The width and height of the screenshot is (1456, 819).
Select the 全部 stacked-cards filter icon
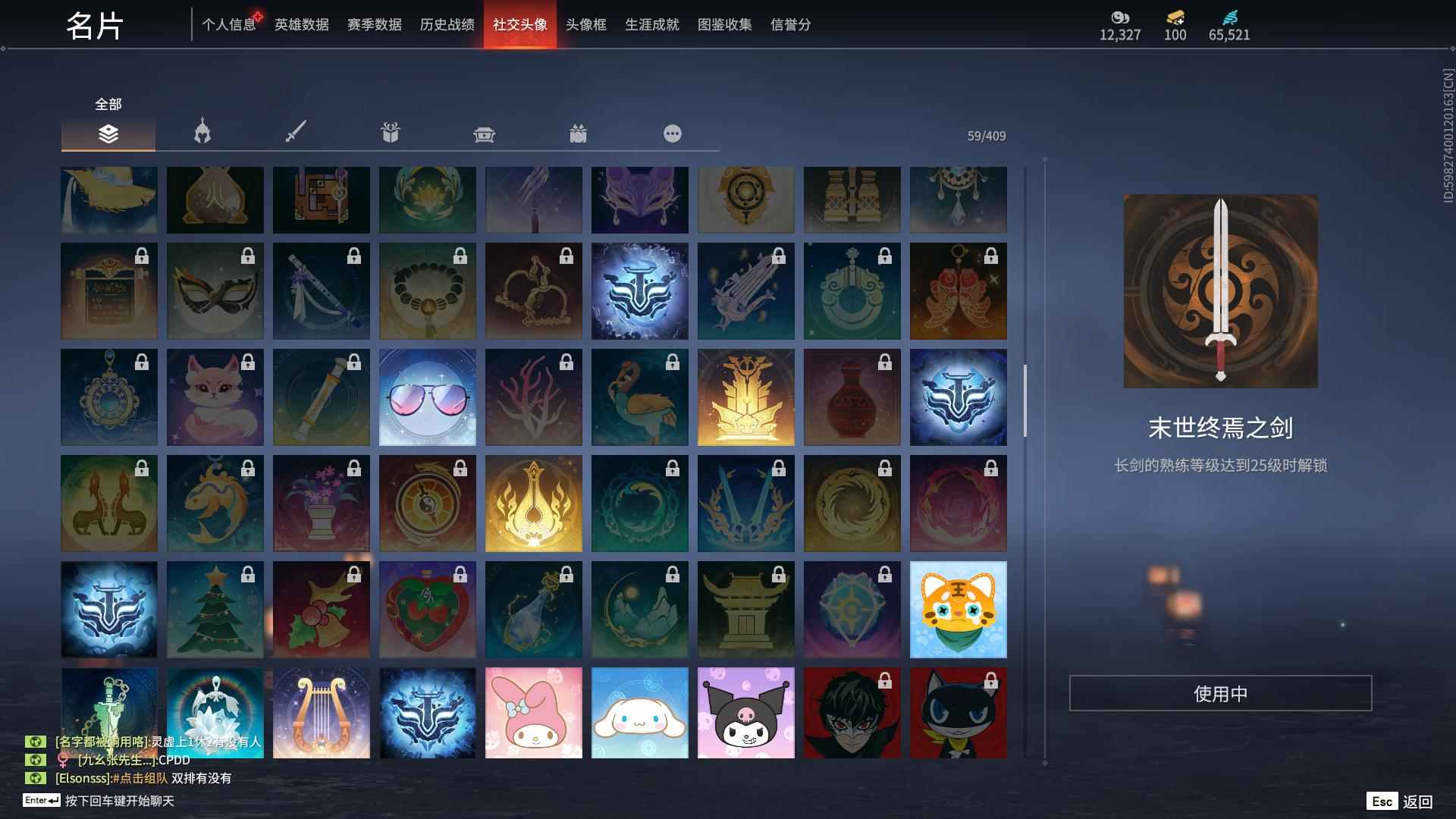tap(108, 133)
